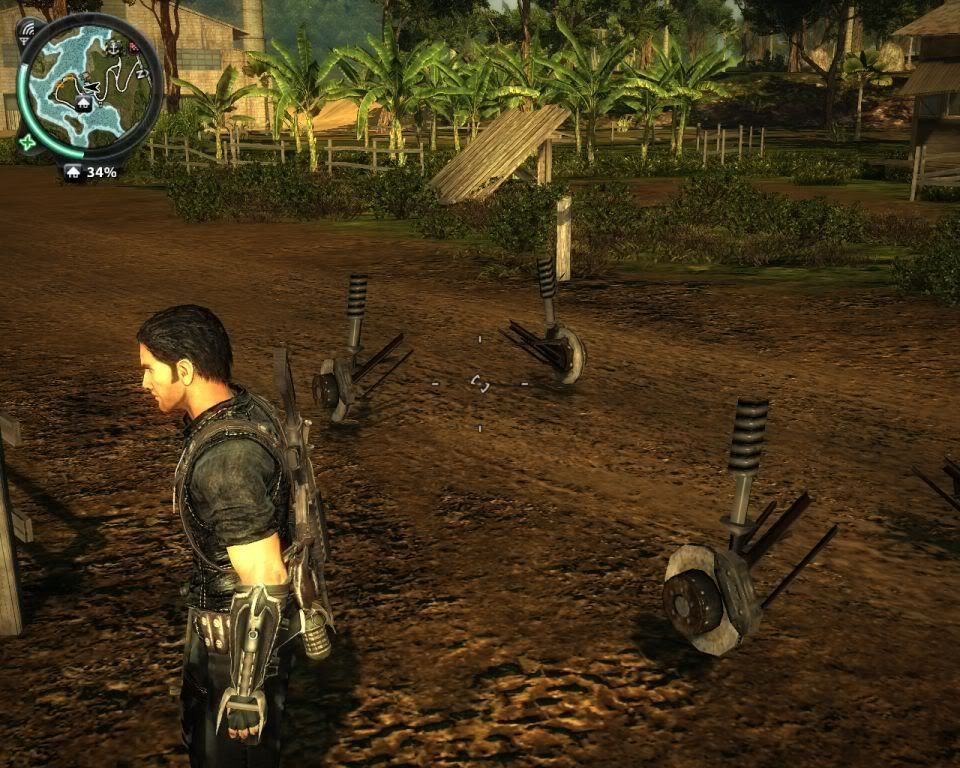Open the circular minimap

click(89, 87)
